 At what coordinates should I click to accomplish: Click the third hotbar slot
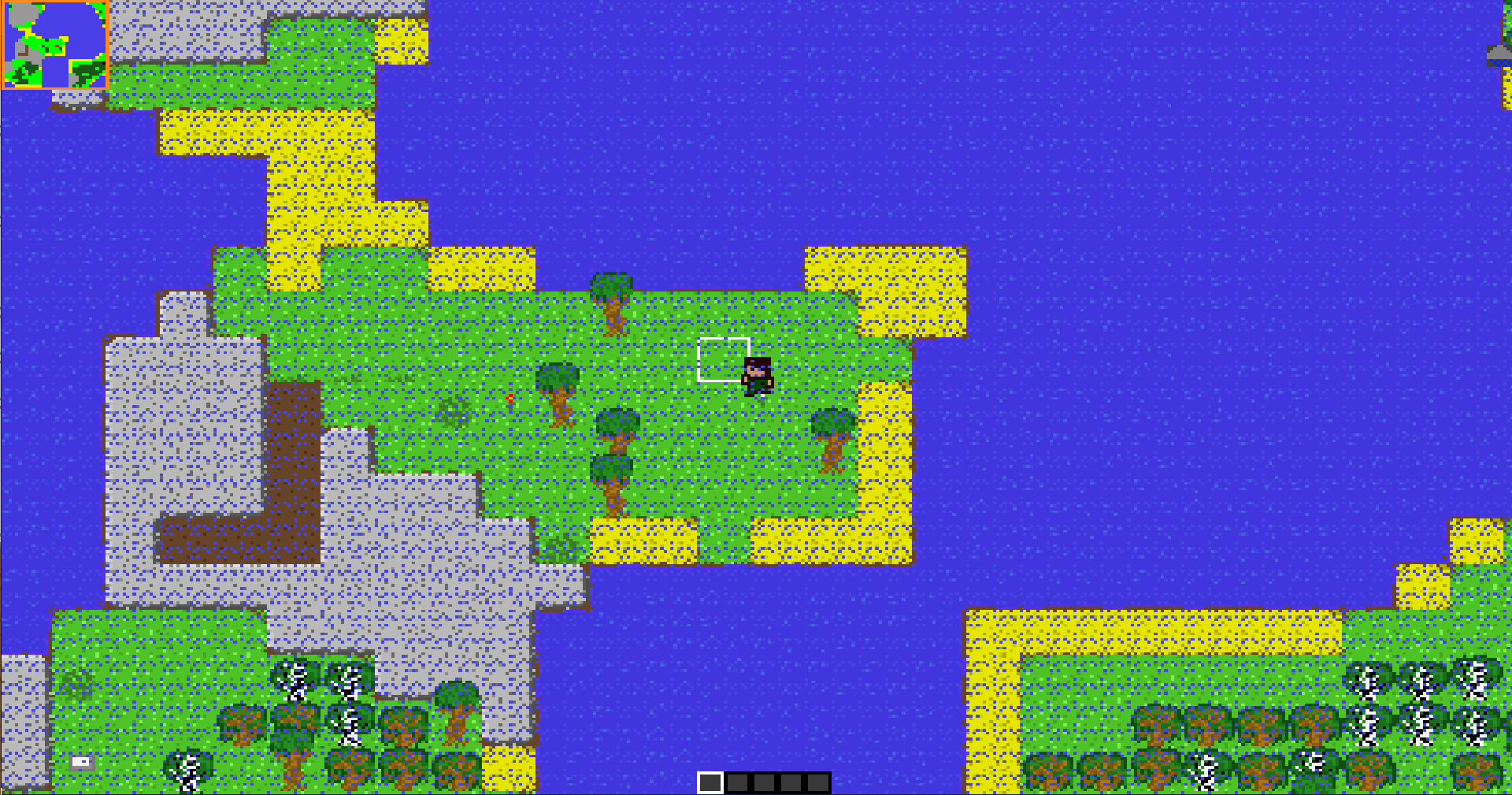click(x=763, y=781)
